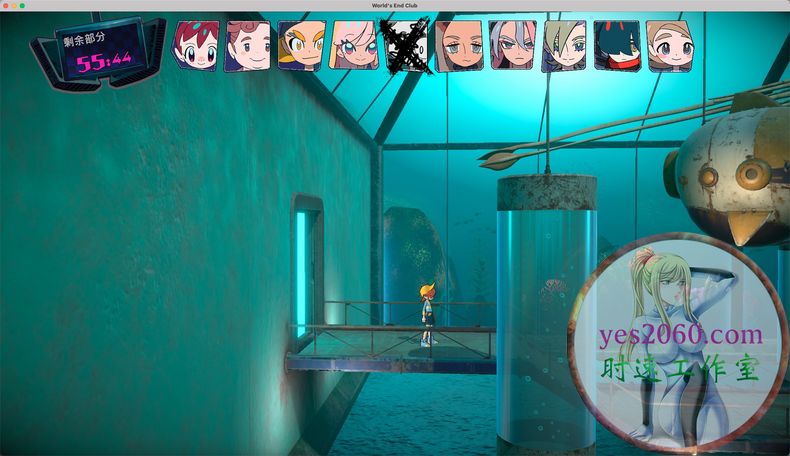Select the silver-haired character portrait
This screenshot has height=456, width=790.
click(x=512, y=45)
